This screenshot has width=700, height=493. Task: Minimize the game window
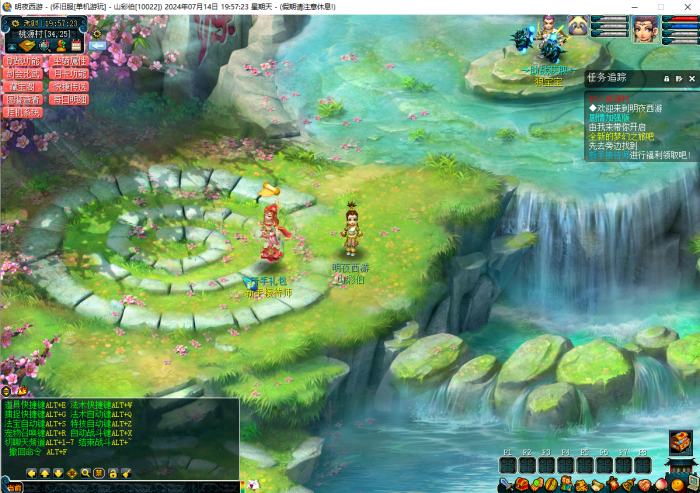pyautogui.click(x=633, y=6)
